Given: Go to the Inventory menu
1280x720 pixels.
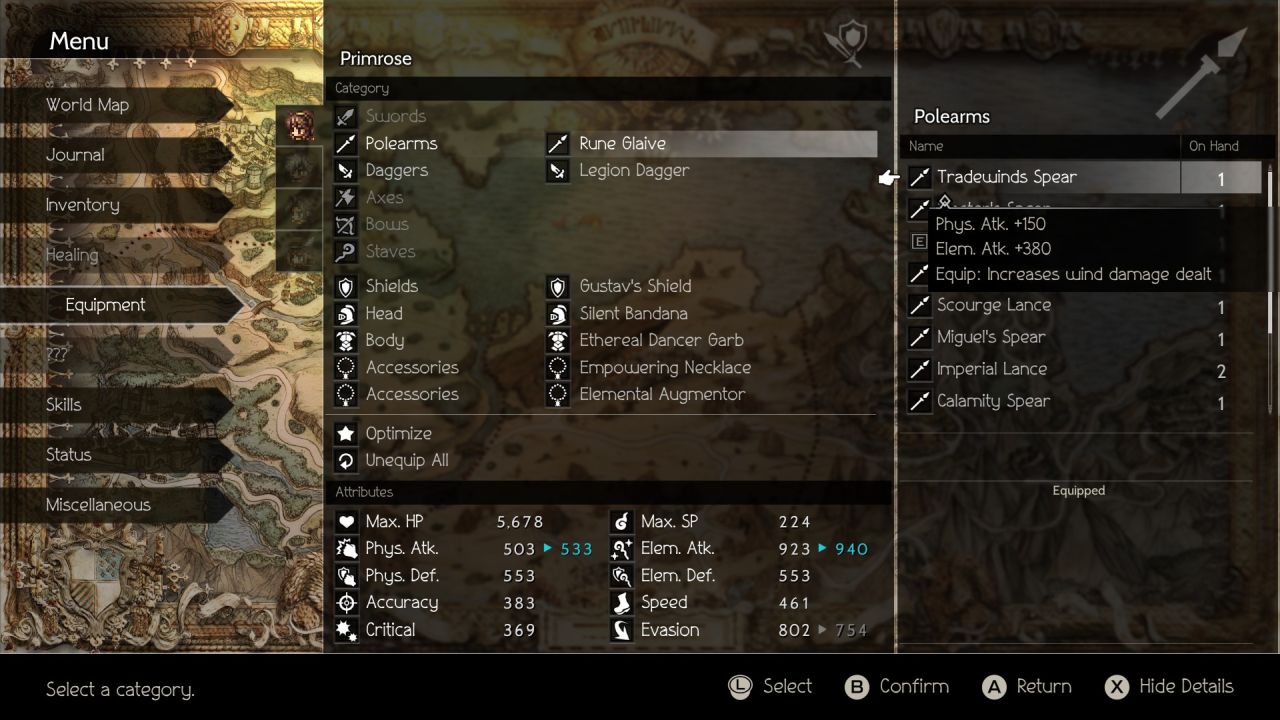Looking at the screenshot, I should pyautogui.click(x=82, y=205).
